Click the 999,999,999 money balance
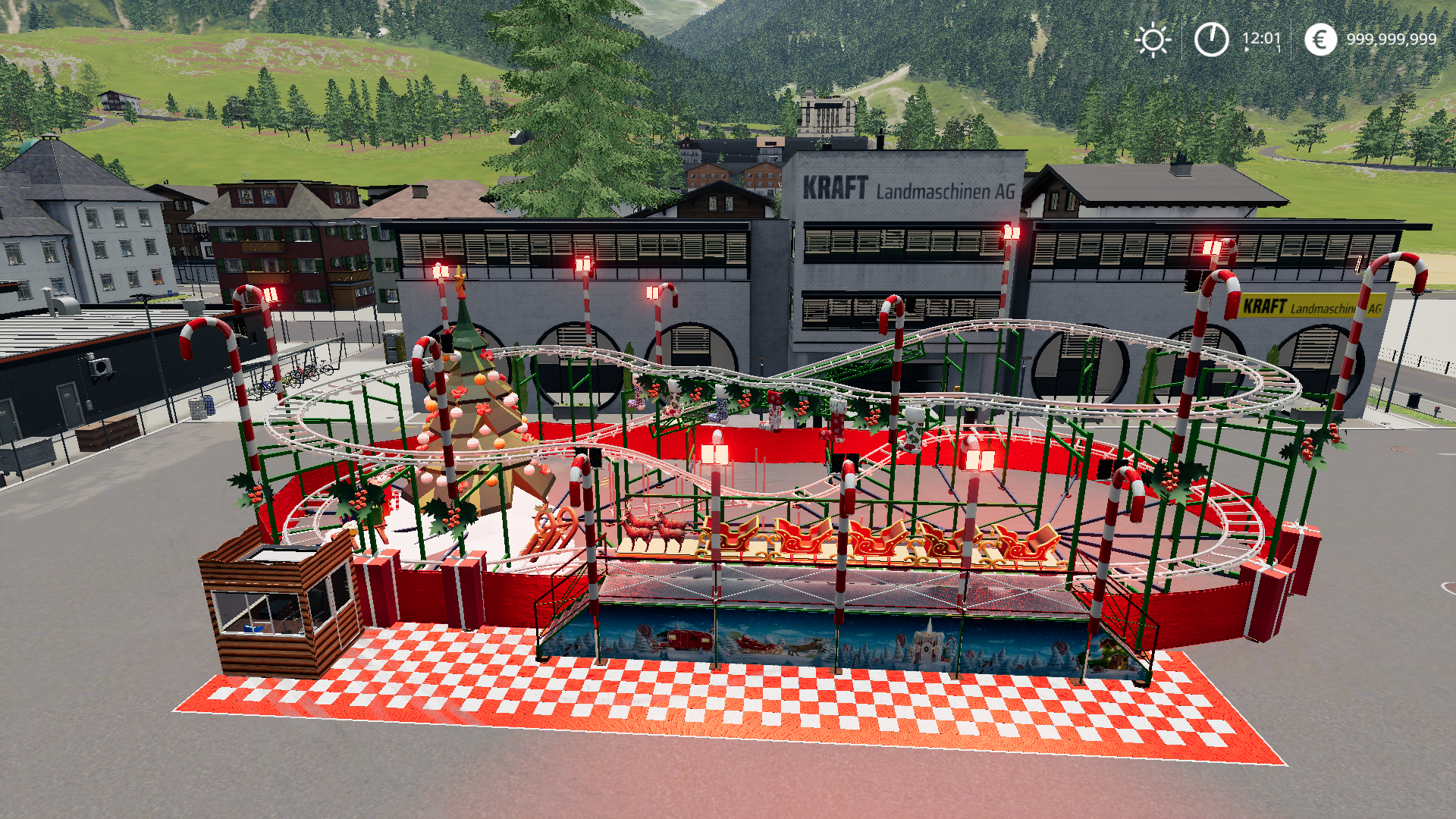Viewport: 1456px width, 819px height. pos(1392,38)
